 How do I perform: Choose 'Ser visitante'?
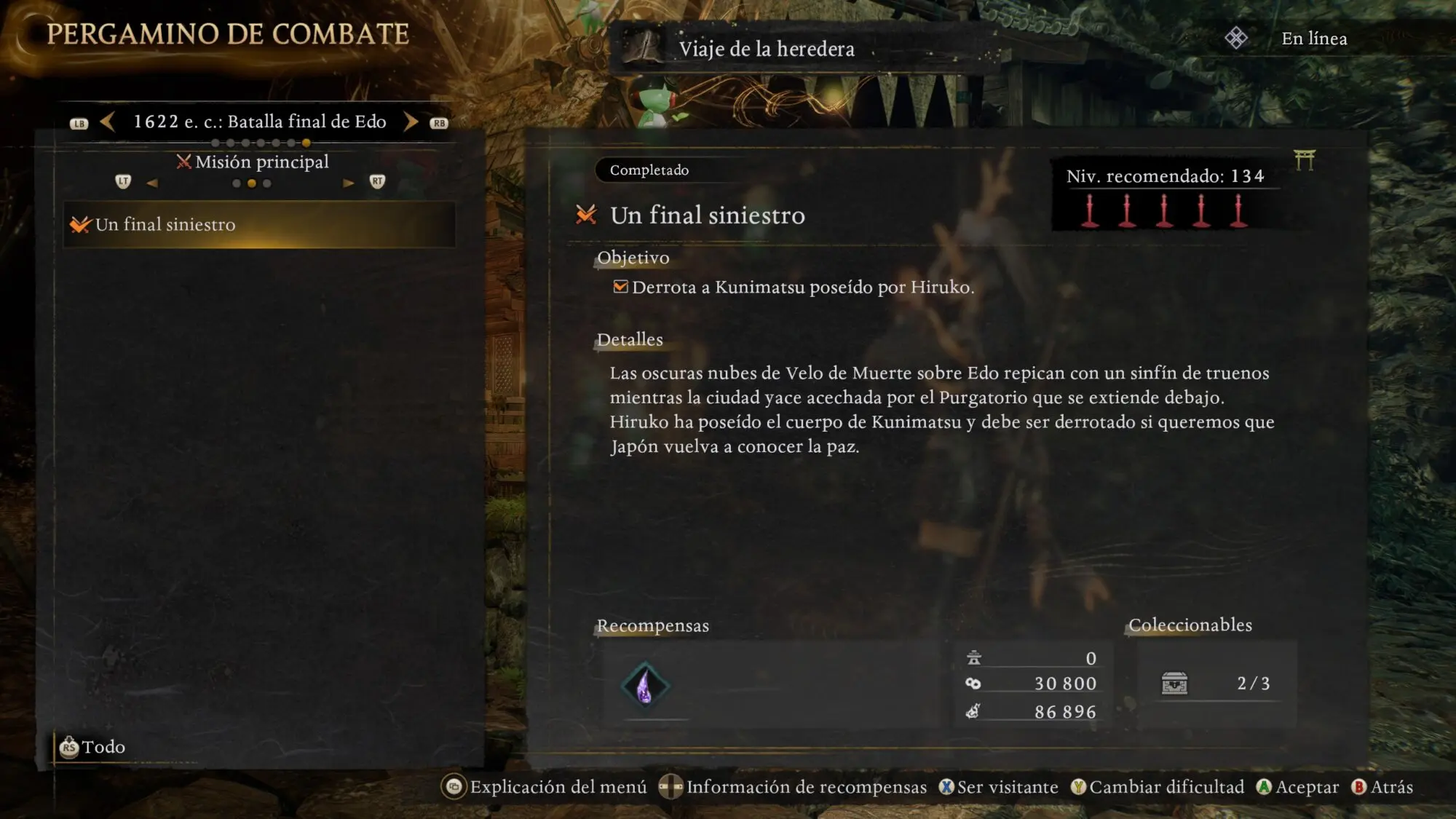998,787
